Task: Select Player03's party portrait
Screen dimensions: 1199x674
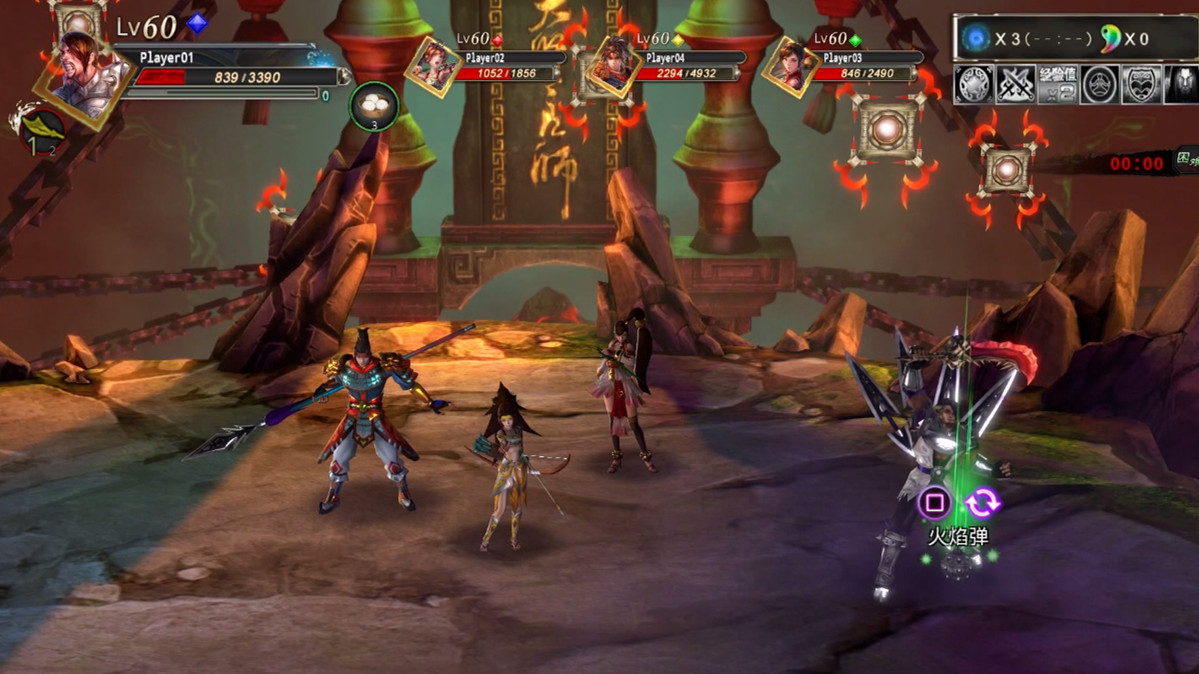Action: tap(790, 66)
